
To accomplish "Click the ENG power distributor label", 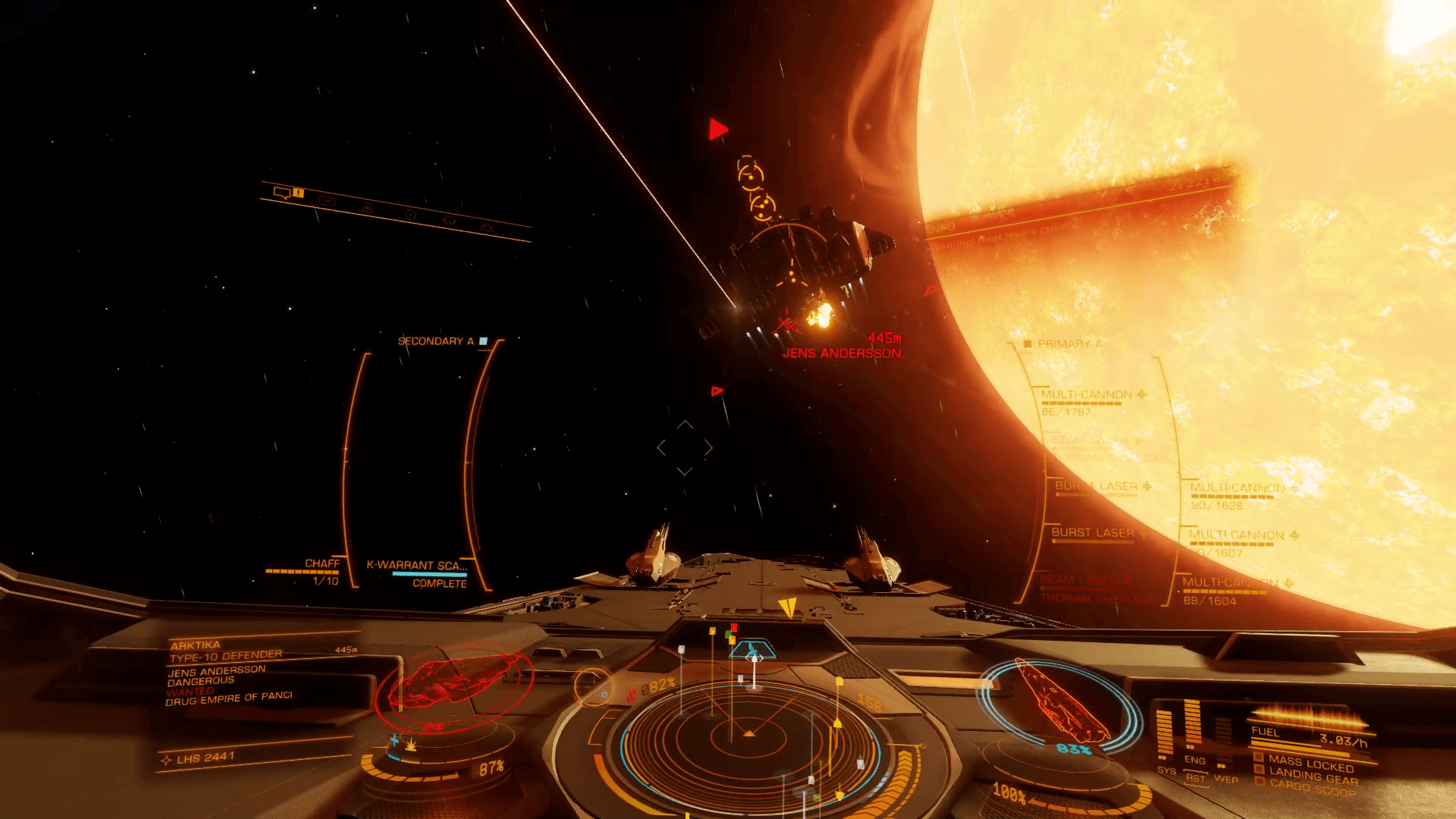I will coord(1194,760).
